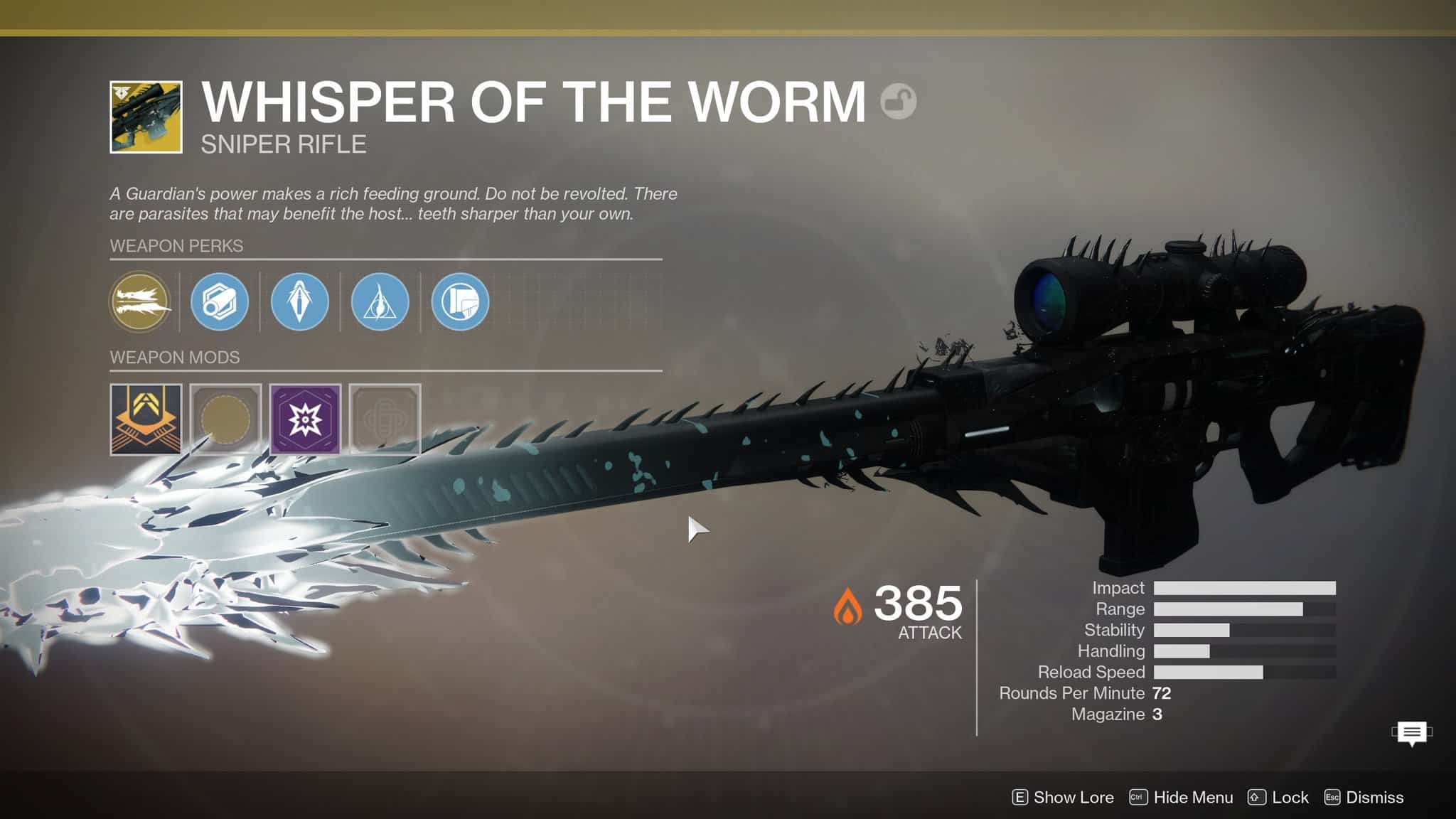
Task: Toggle the lock icon beside the weapon name
Action: coord(898,102)
